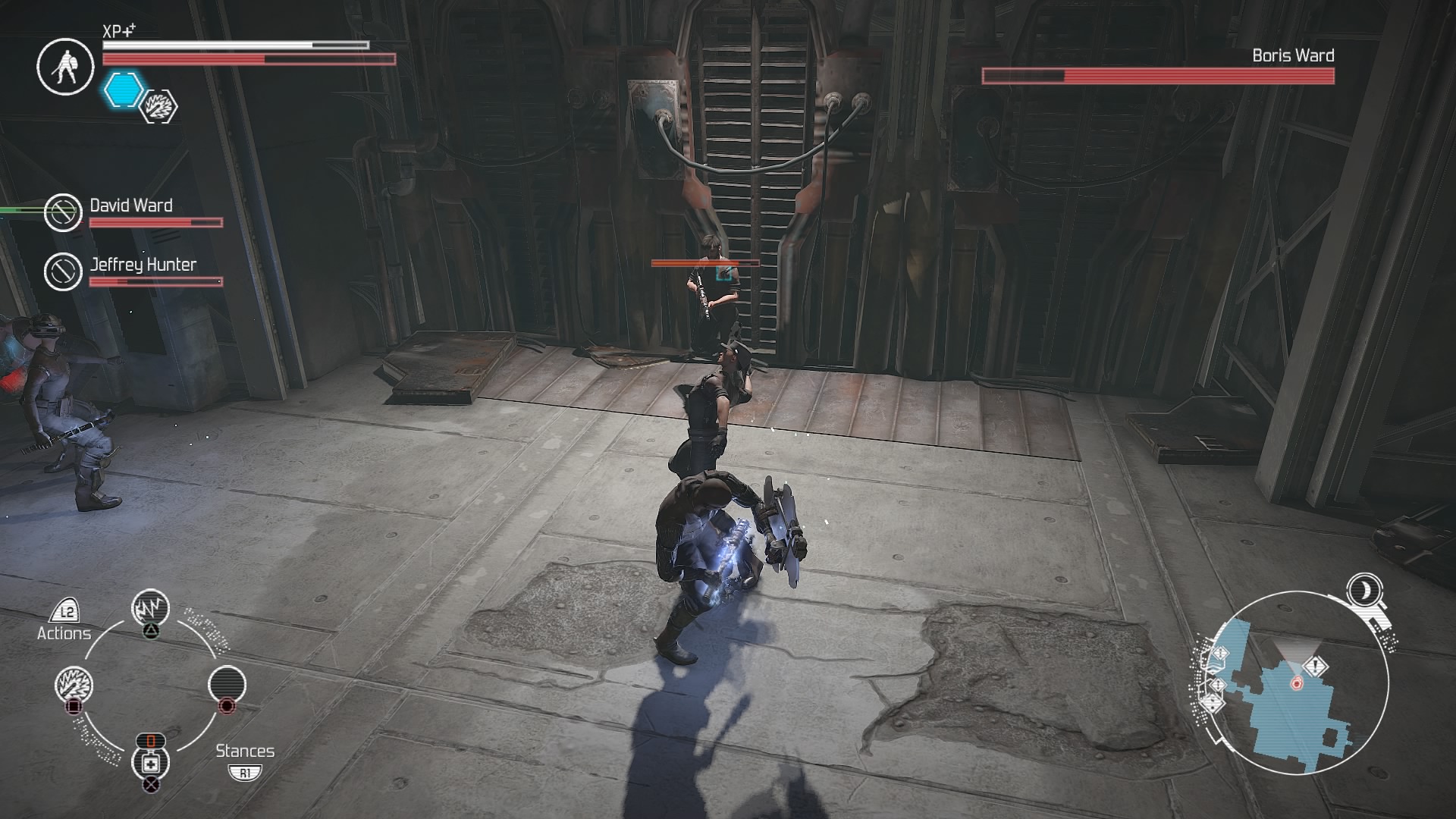Open the Actions wheel label
The width and height of the screenshot is (1456, 819).
(64, 632)
